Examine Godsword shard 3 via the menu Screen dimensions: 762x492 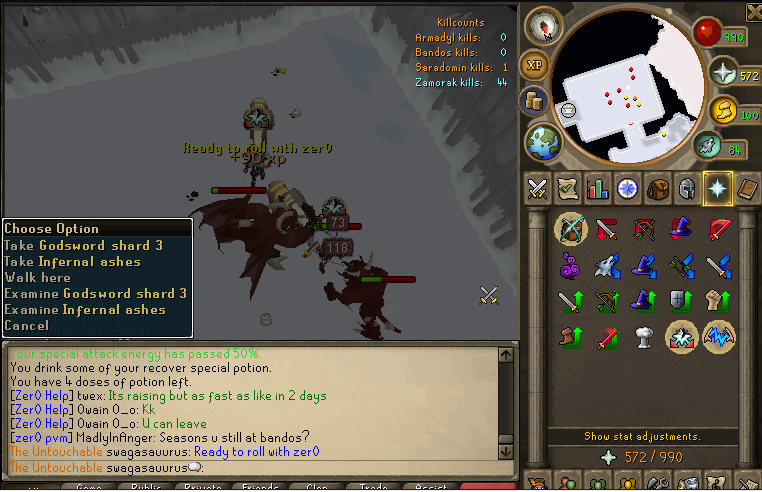pos(96,294)
